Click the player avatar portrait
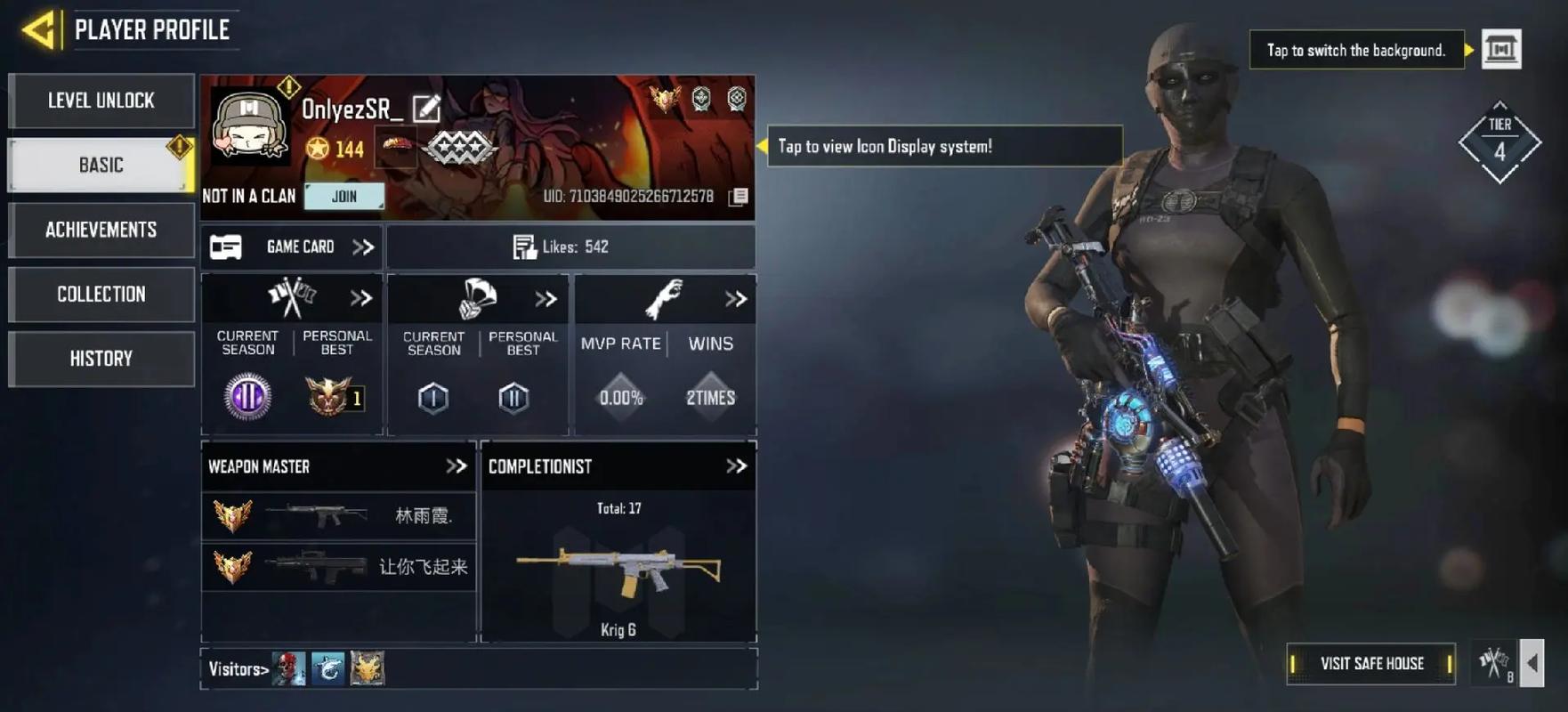Image resolution: width=1568 pixels, height=712 pixels. pyautogui.click(x=249, y=126)
